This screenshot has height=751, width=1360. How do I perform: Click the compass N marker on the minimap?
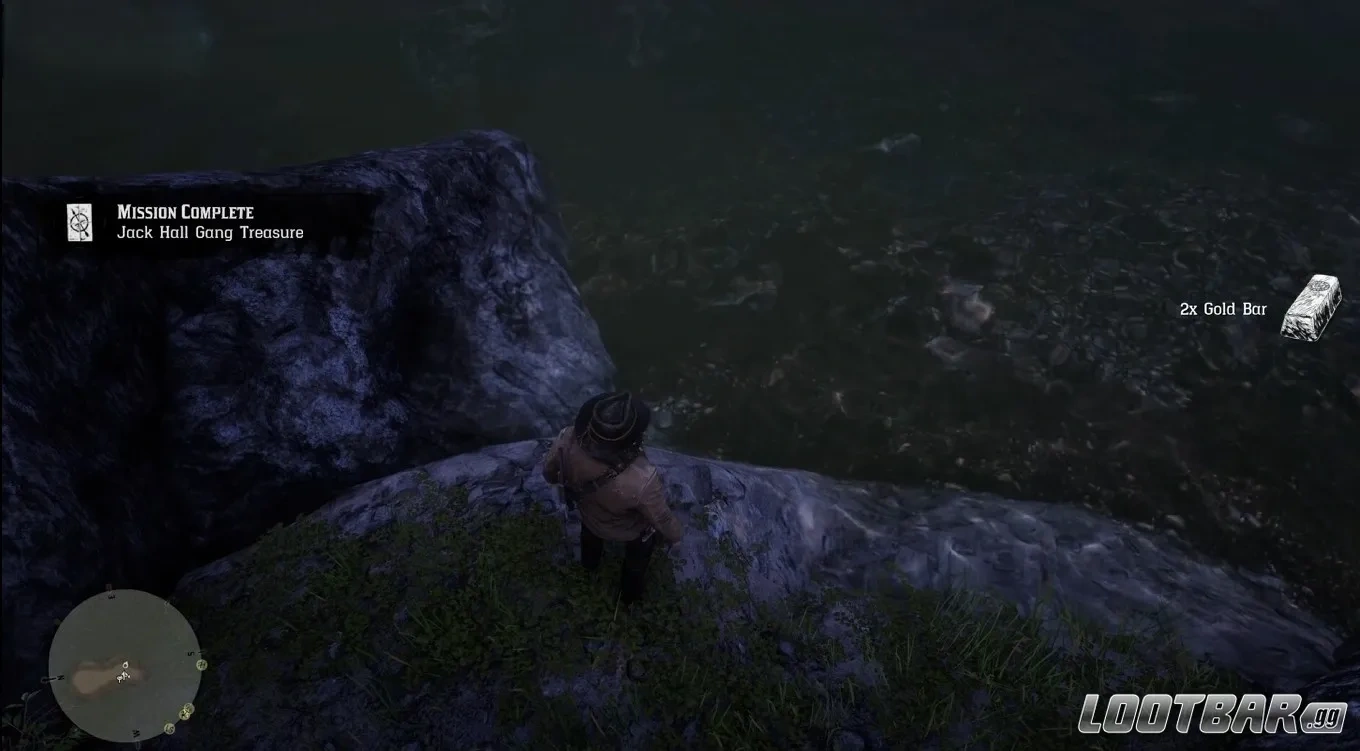61,678
